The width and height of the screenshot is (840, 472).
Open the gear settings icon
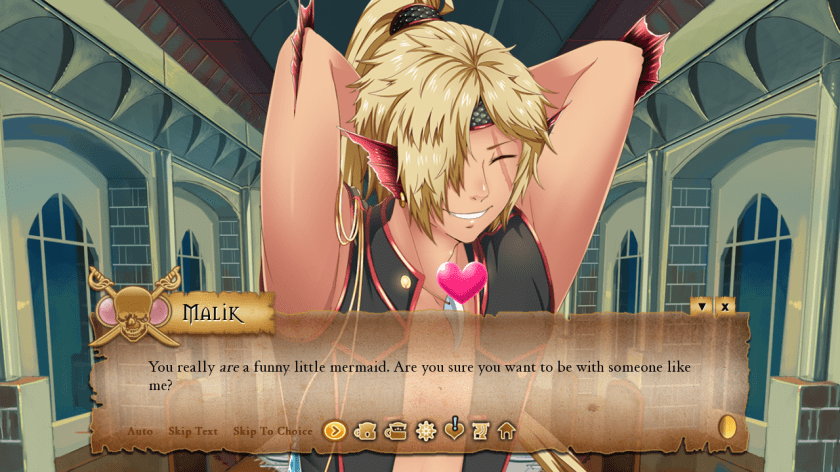point(426,431)
